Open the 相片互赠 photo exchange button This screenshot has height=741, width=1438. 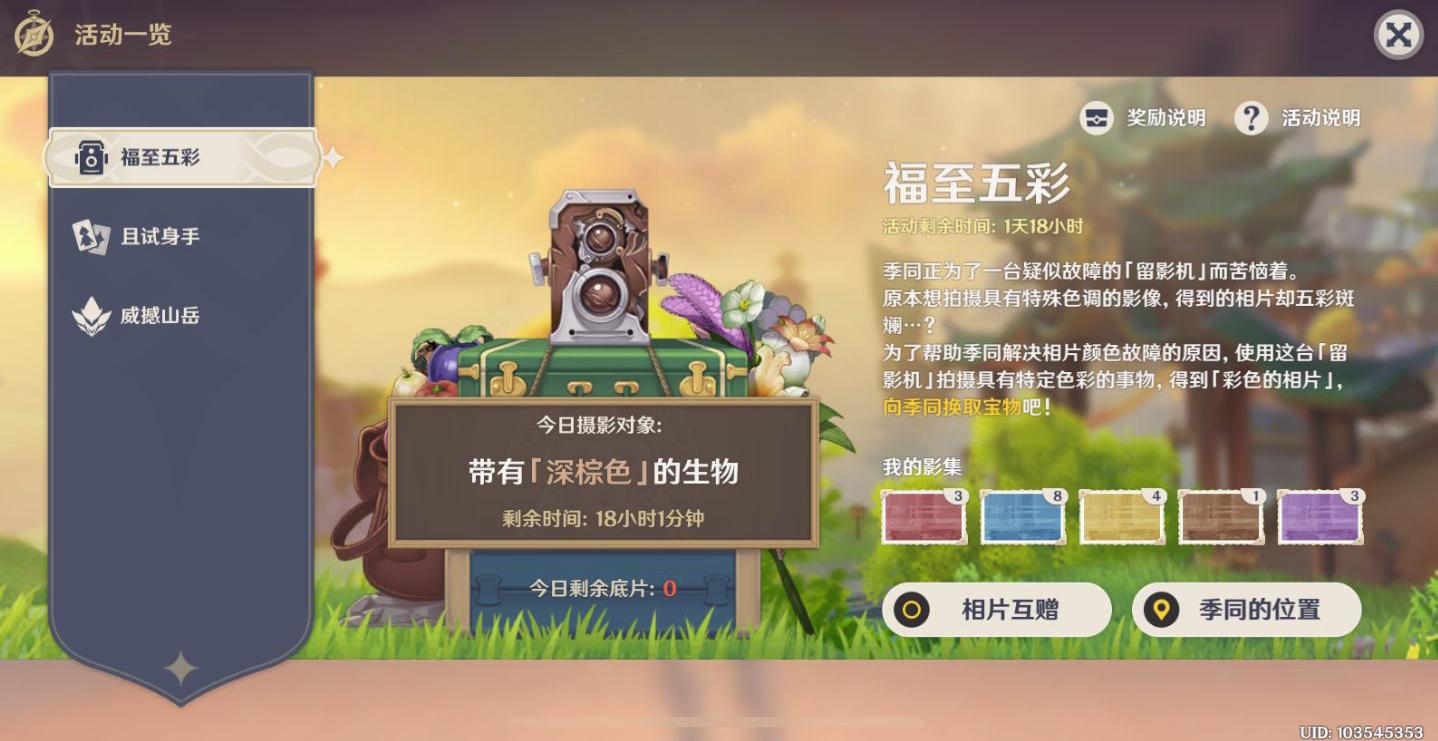[997, 610]
